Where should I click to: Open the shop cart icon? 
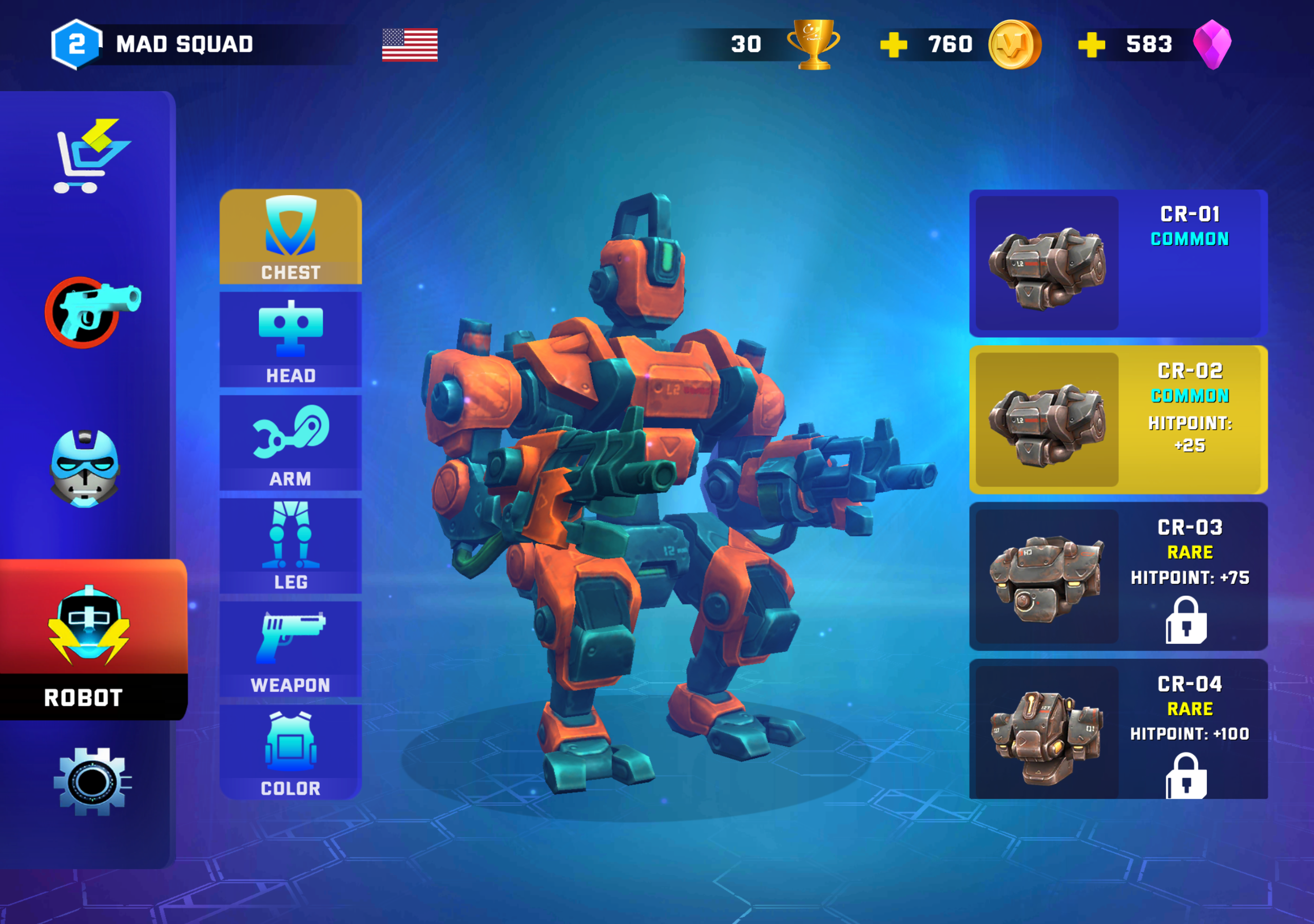(x=87, y=155)
